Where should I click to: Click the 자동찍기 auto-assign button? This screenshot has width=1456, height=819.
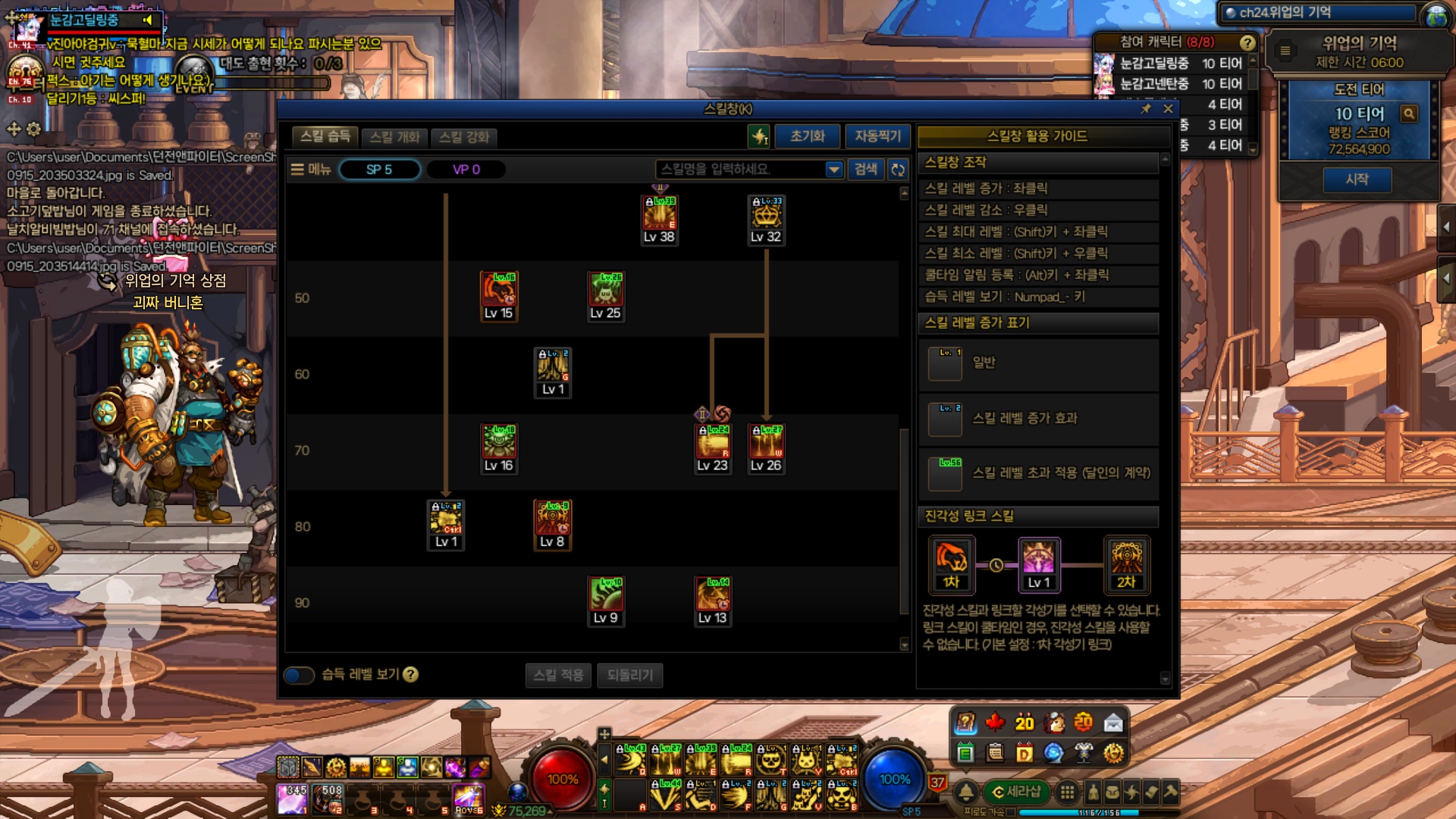pyautogui.click(x=877, y=136)
